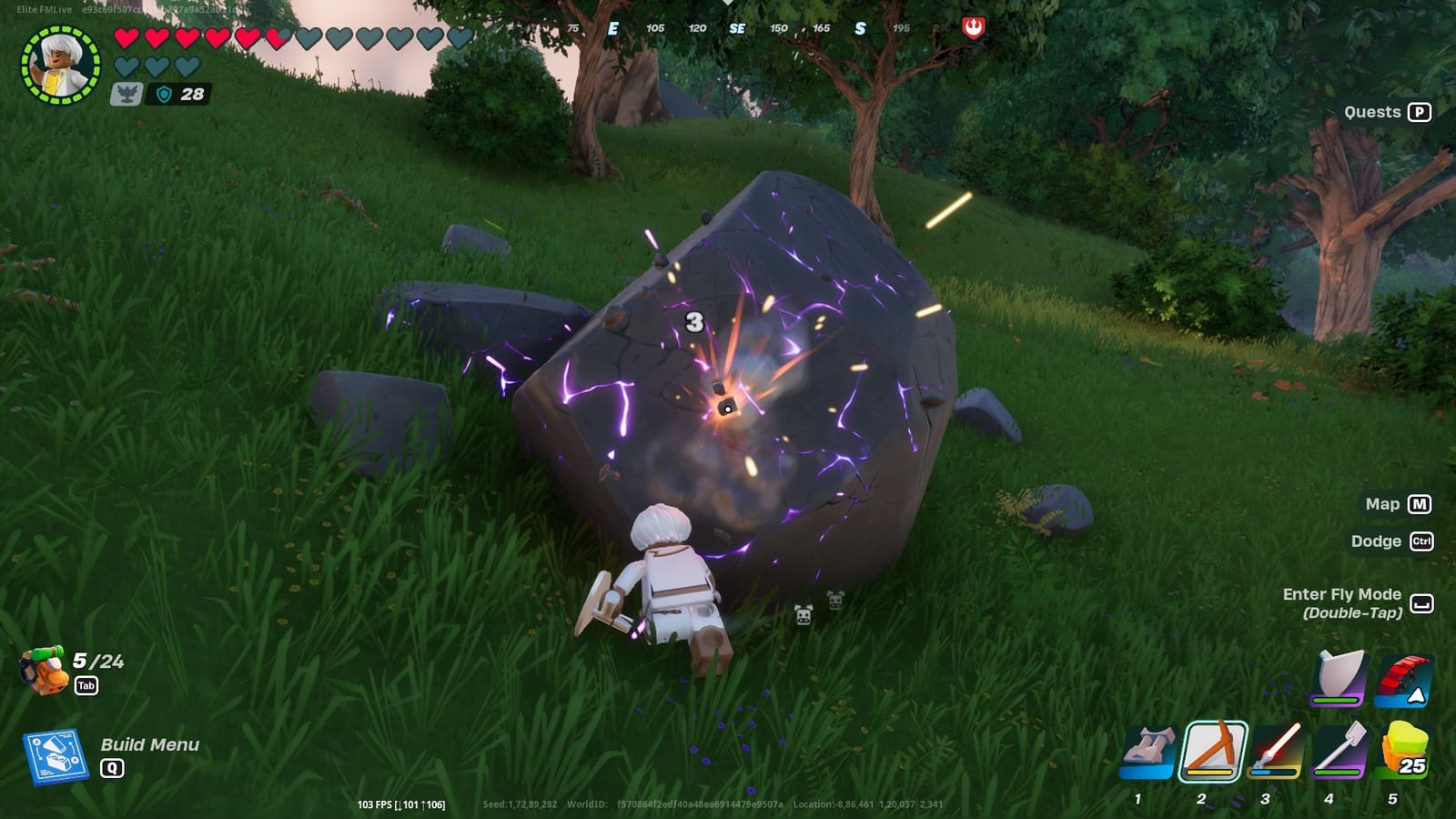
Task: Click the health heart bar
Action: (227, 38)
